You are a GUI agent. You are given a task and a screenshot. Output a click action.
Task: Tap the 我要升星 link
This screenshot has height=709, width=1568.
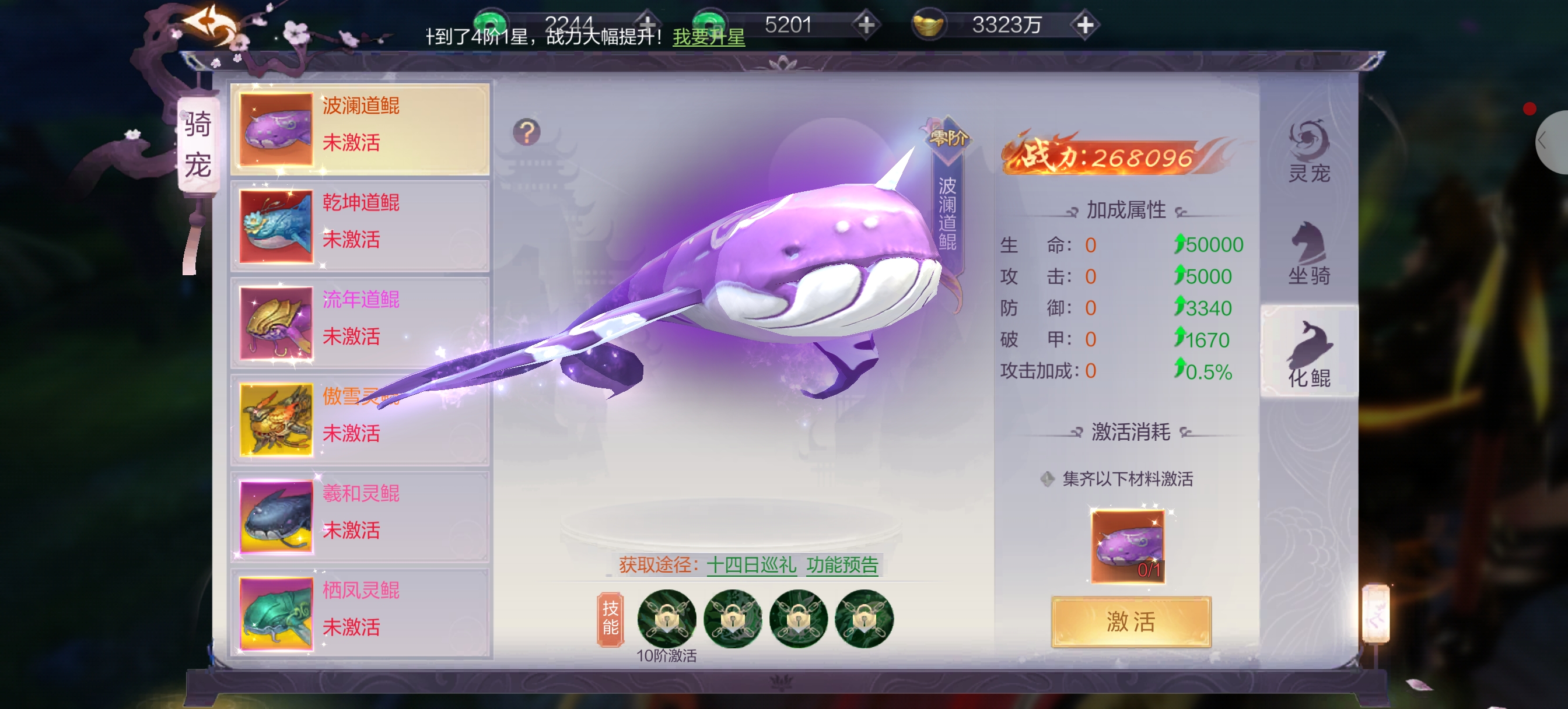click(x=709, y=37)
